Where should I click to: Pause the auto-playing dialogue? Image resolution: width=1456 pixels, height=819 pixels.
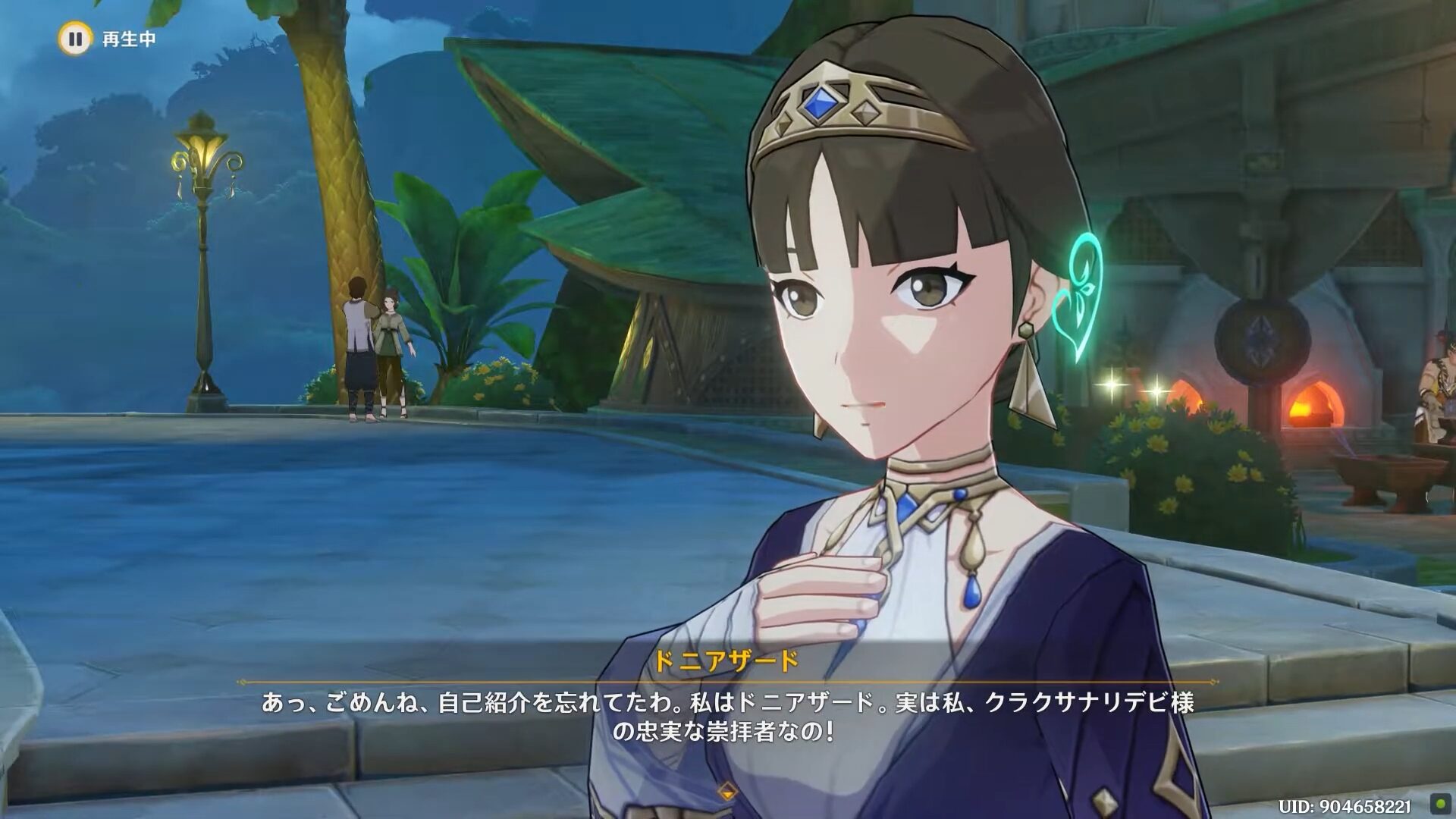(x=74, y=39)
